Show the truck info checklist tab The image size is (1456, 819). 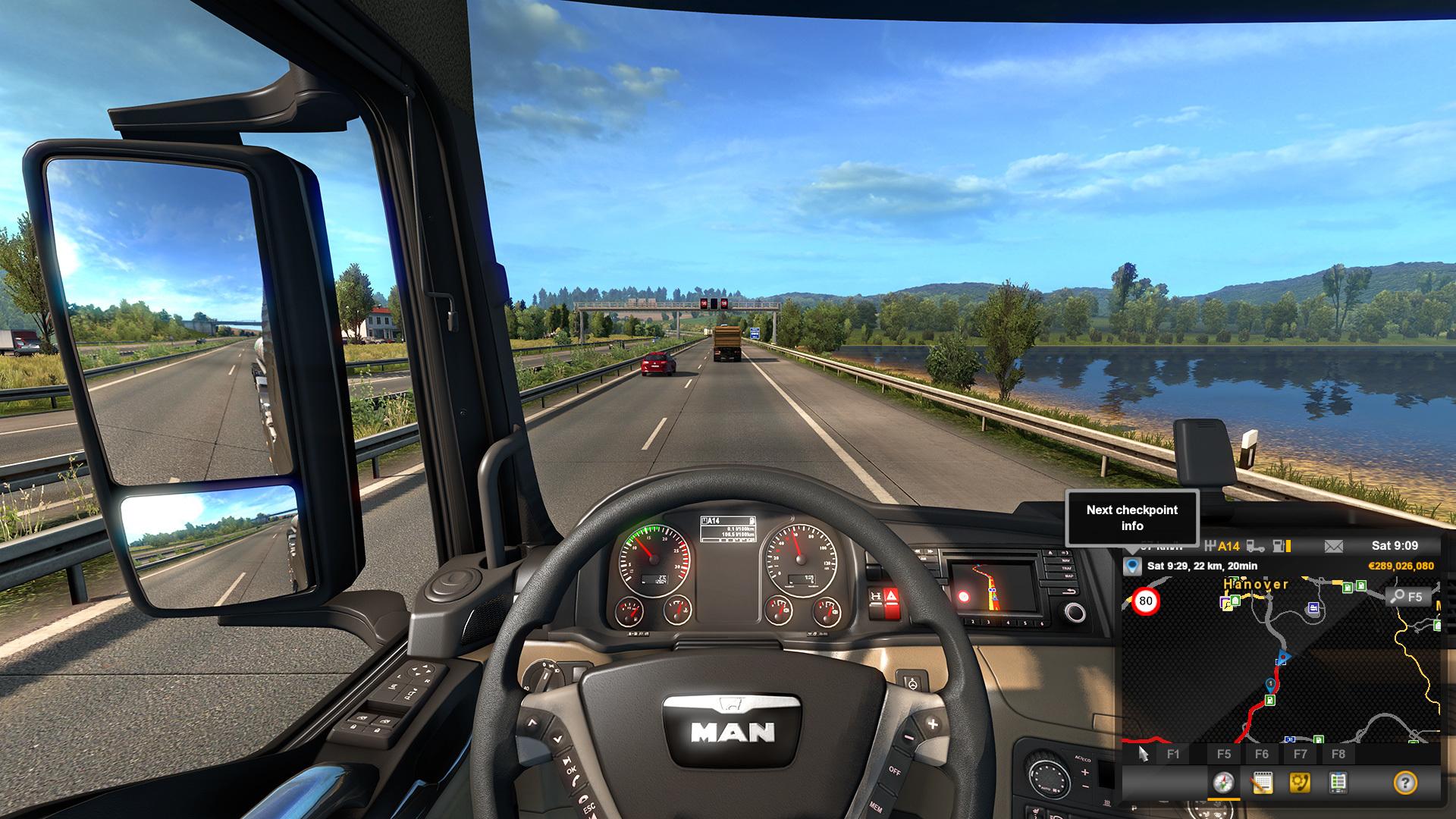point(1338,783)
